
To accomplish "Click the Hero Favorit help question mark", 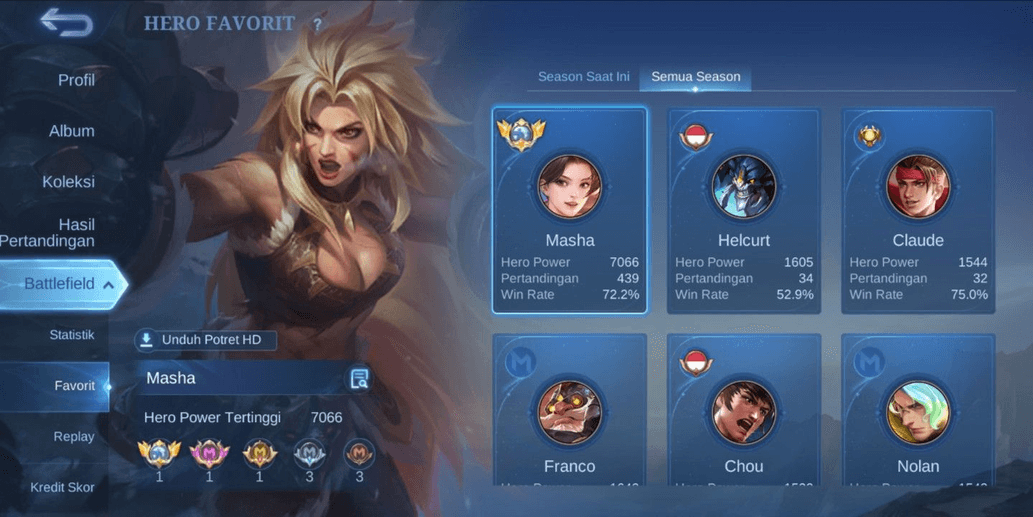I will click(318, 25).
